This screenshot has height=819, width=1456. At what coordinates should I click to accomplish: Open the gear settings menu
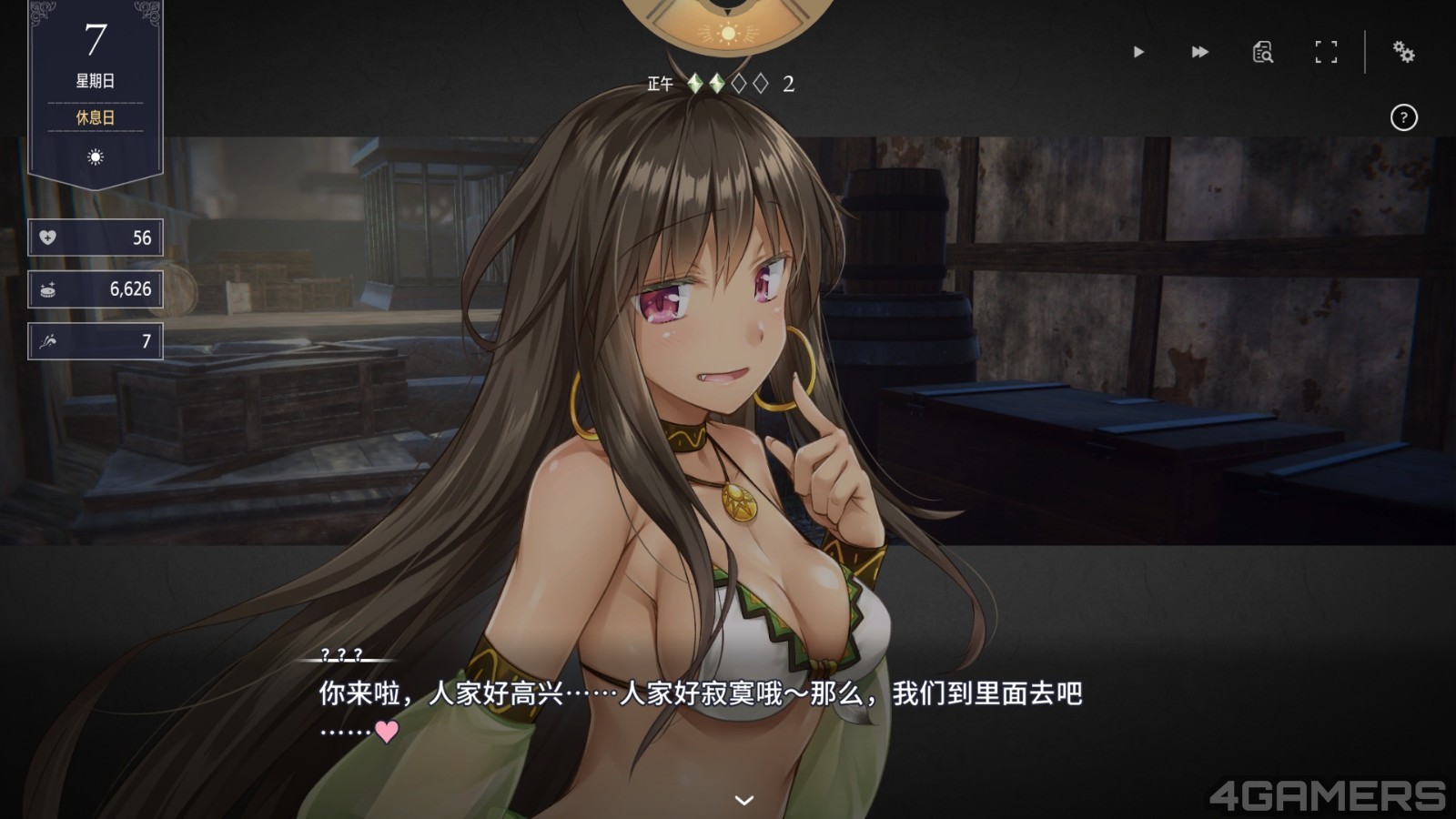coord(1403,53)
